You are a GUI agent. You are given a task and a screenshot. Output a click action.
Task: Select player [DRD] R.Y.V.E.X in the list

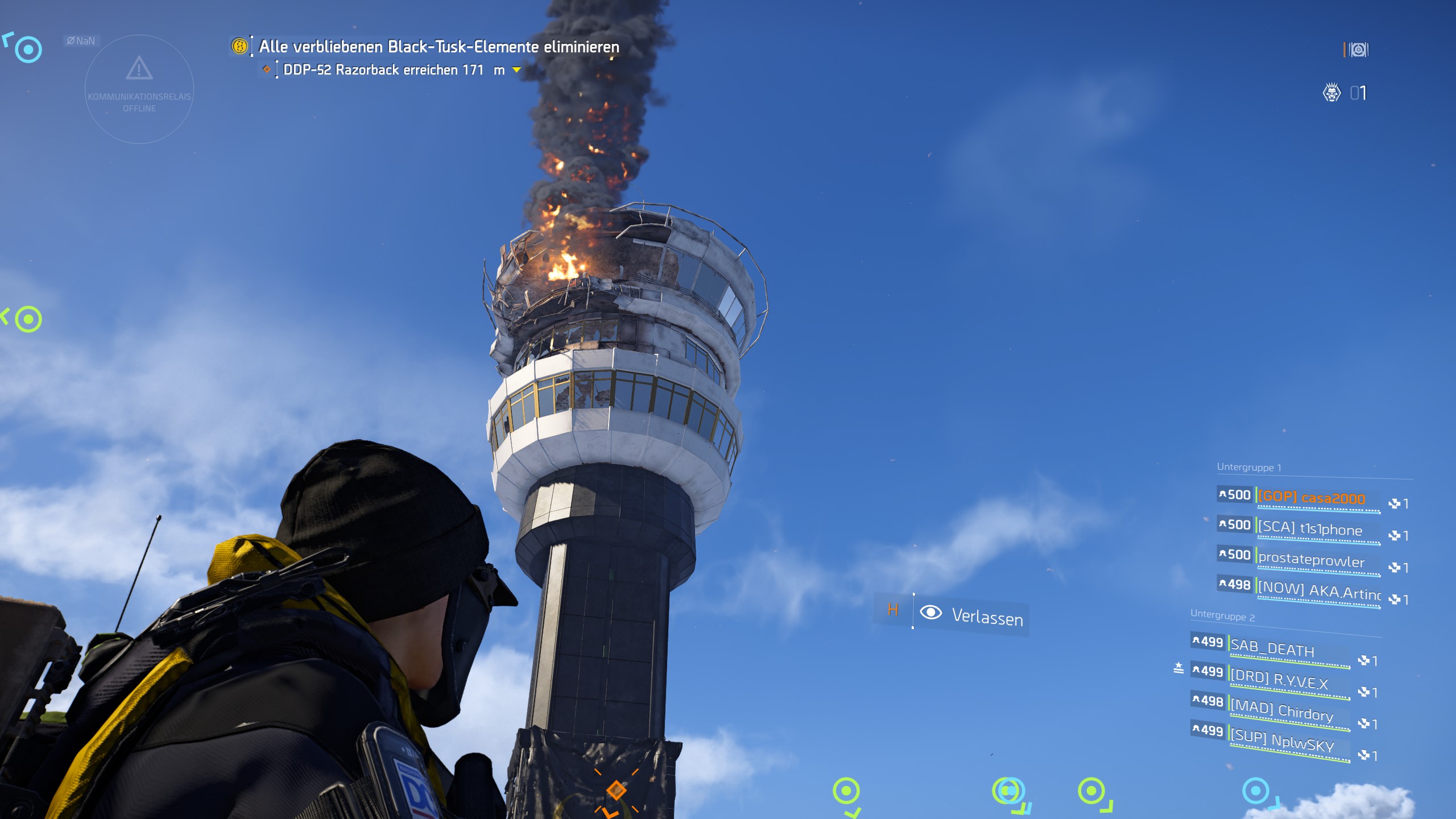click(1279, 680)
